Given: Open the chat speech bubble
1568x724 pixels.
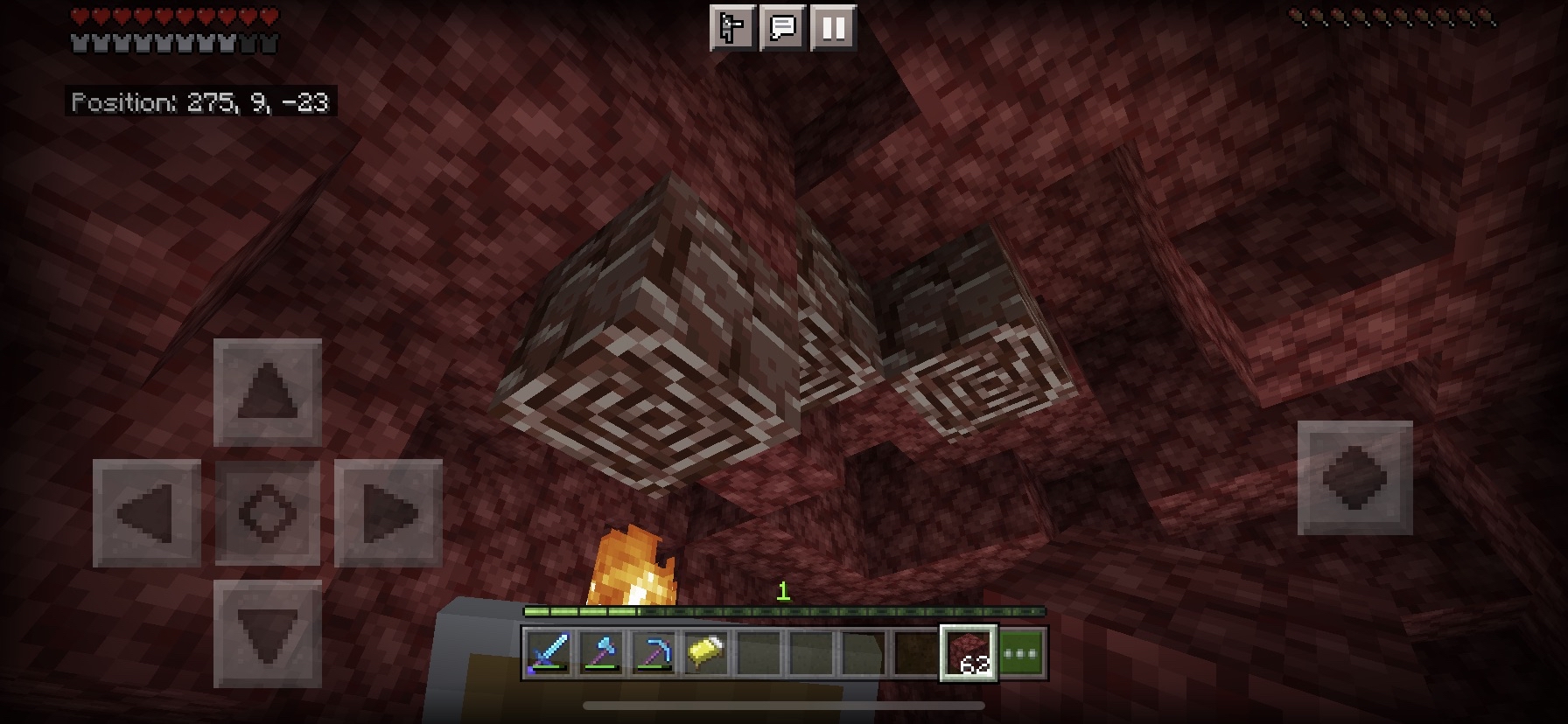Looking at the screenshot, I should click(782, 28).
